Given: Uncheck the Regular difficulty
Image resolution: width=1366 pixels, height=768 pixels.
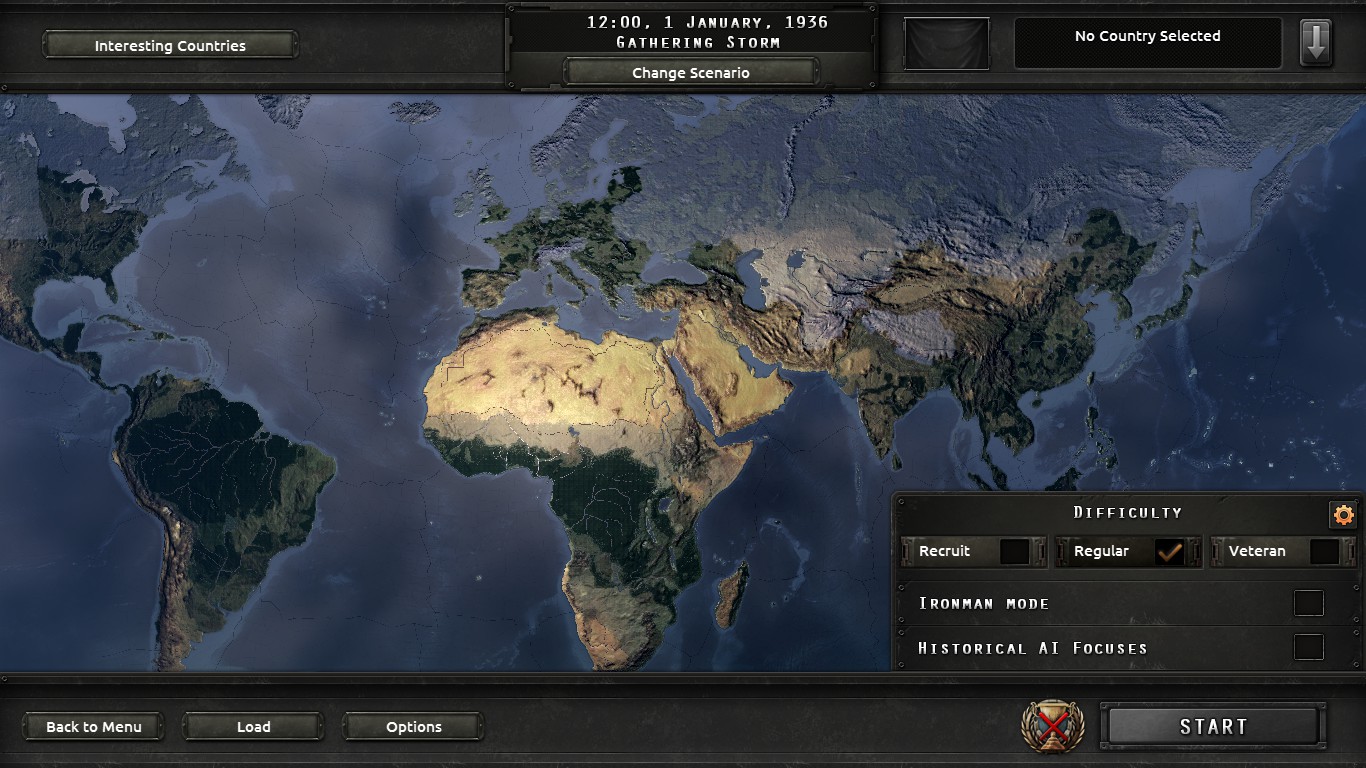Looking at the screenshot, I should pos(1170,551).
